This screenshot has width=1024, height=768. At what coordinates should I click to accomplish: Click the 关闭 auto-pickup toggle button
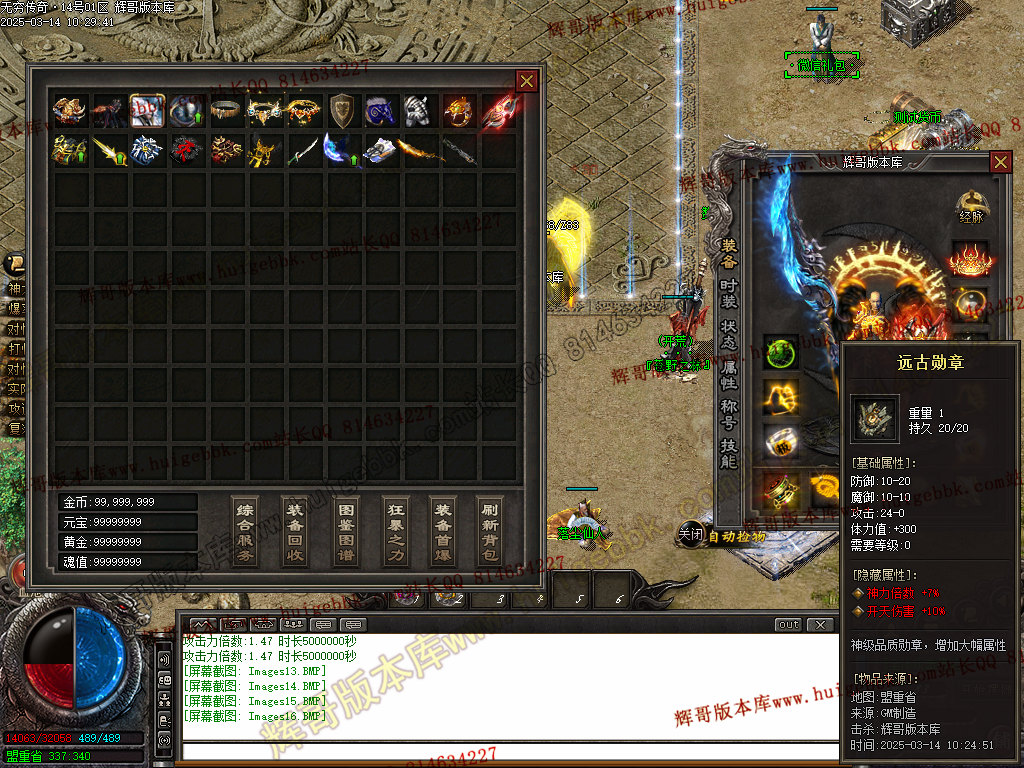click(691, 535)
